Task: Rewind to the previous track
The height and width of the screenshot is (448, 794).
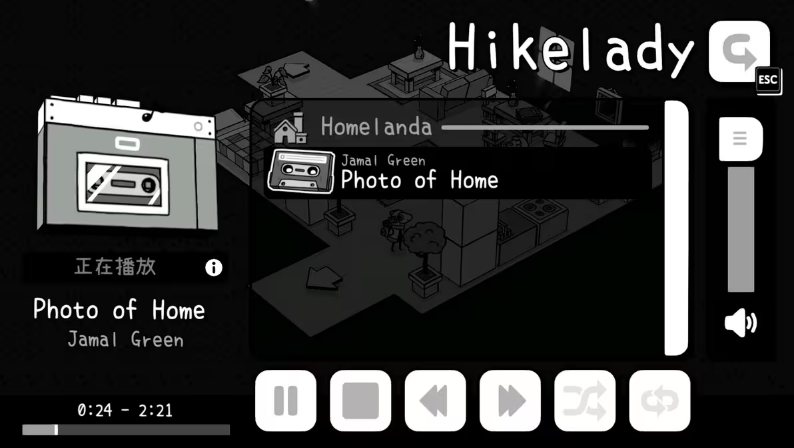Action: (x=435, y=401)
